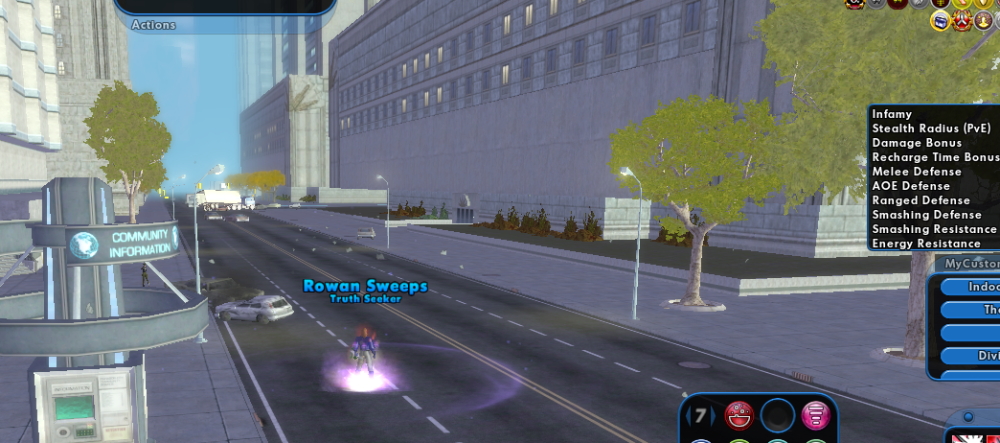Screen dimensions: 1000x443
Task: Open the Actions window header
Action: (x=154, y=25)
